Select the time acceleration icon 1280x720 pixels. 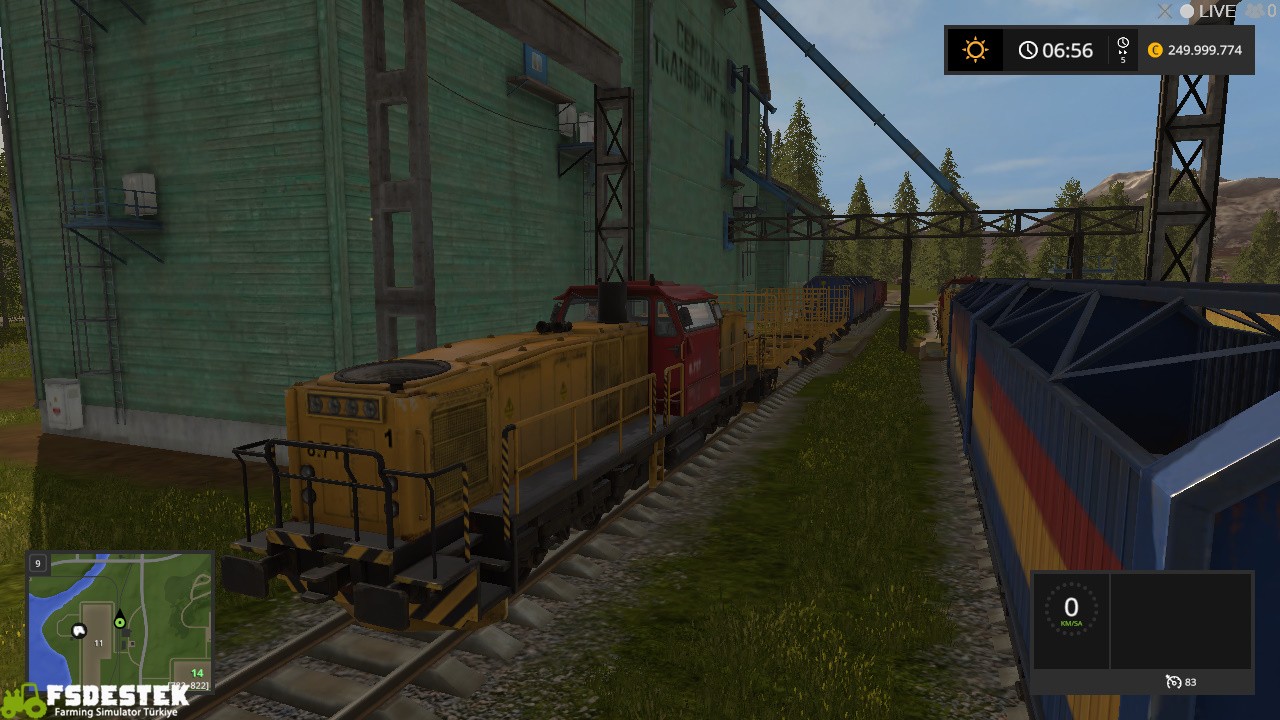click(x=1123, y=50)
